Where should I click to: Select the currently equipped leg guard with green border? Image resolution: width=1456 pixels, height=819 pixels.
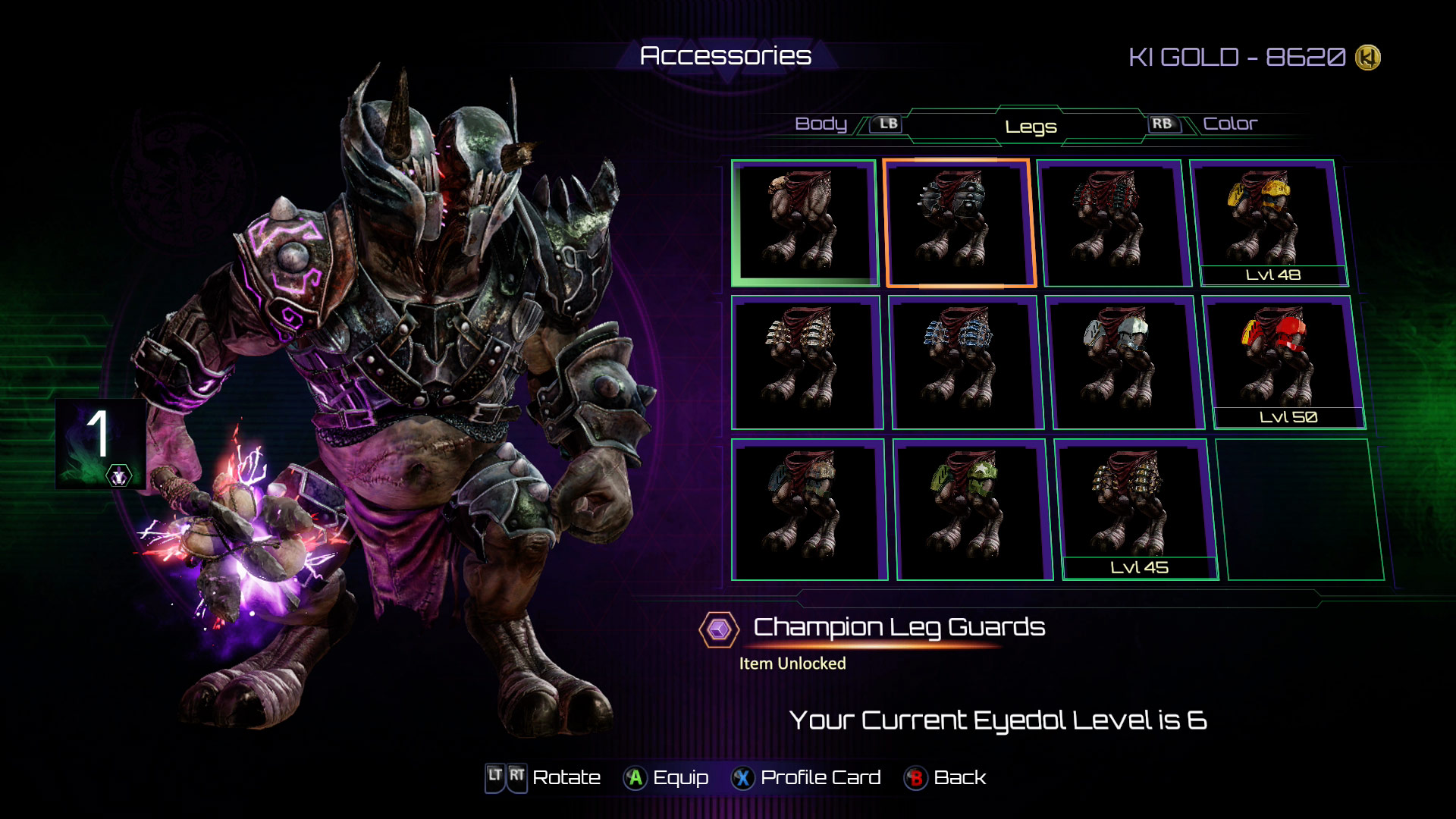click(806, 223)
